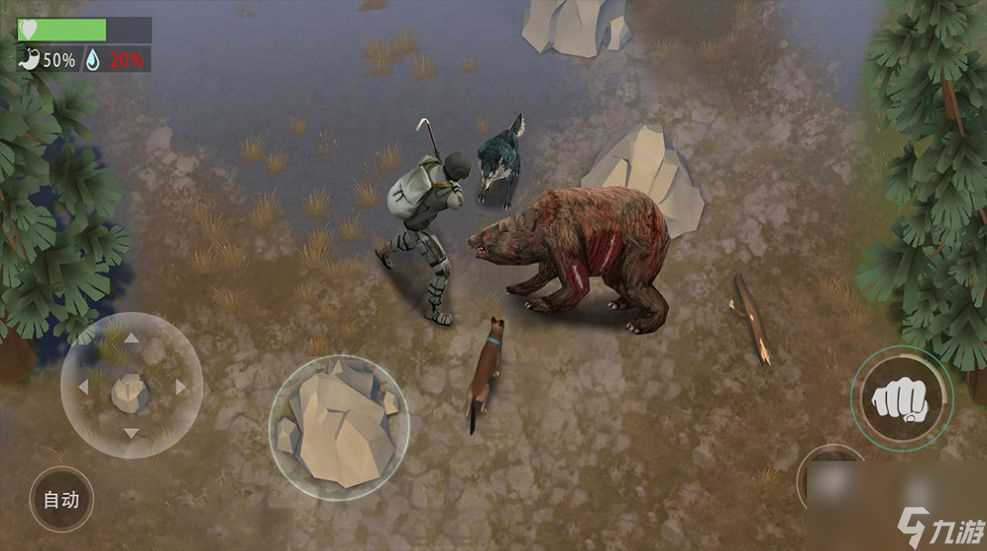Hit the fist attack button

point(901,399)
